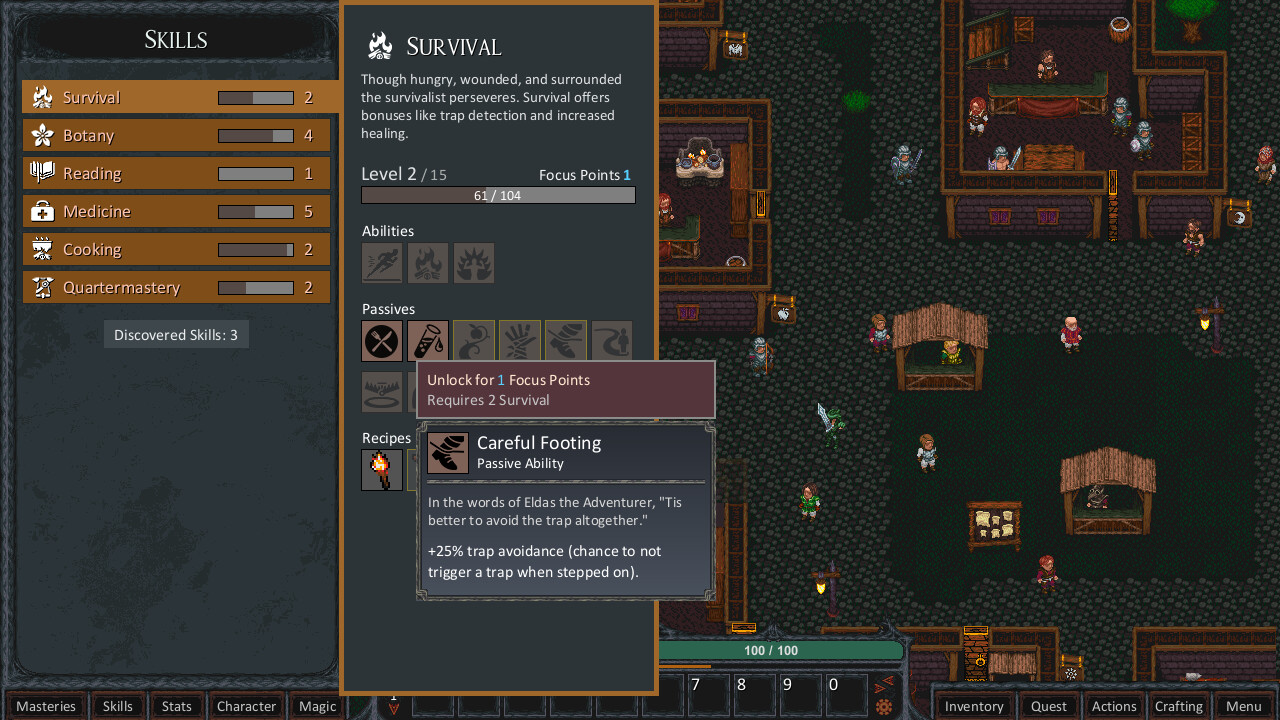The height and width of the screenshot is (720, 1280).
Task: Select the torch recipe icon
Action: click(382, 470)
